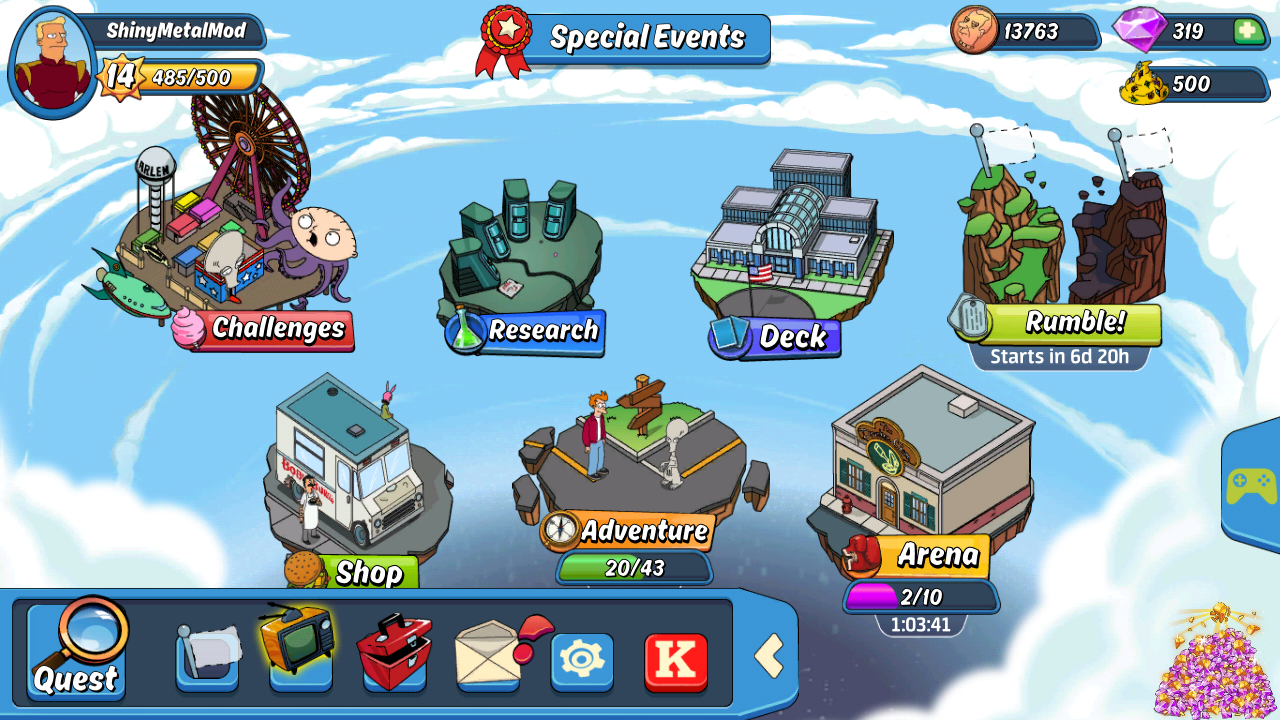Click the white flag icon in toolbar
This screenshot has width=1280, height=720.
coord(207,656)
